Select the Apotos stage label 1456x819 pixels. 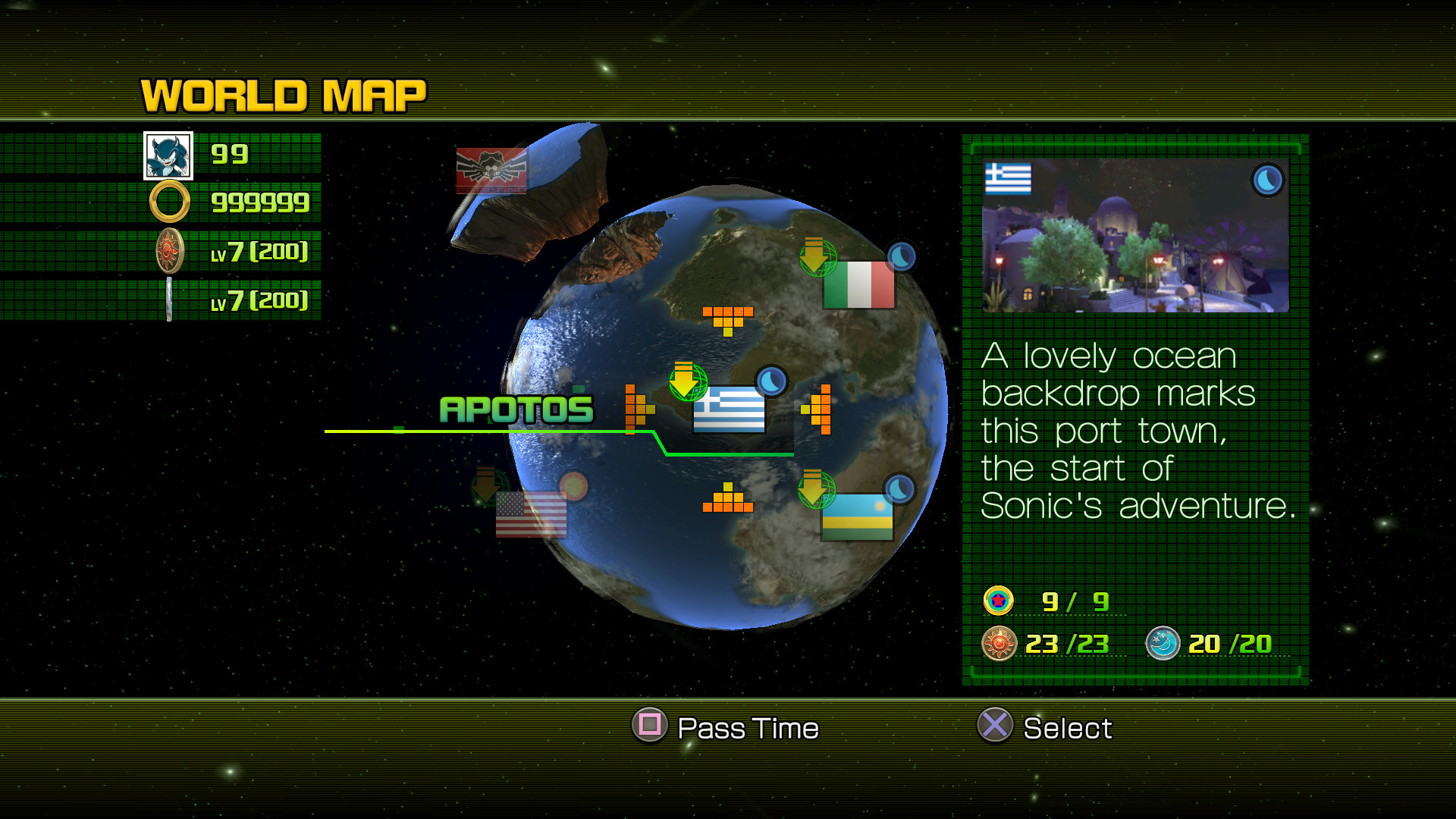tap(516, 407)
